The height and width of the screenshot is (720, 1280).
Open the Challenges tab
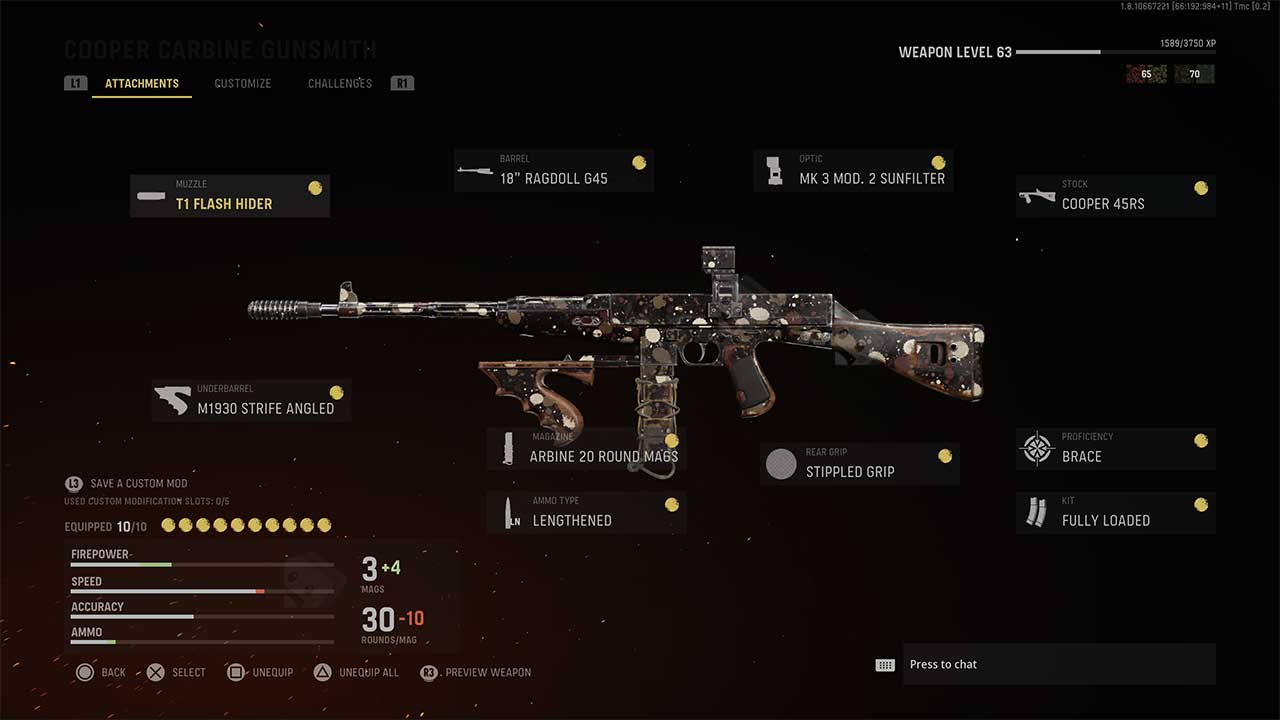339,83
